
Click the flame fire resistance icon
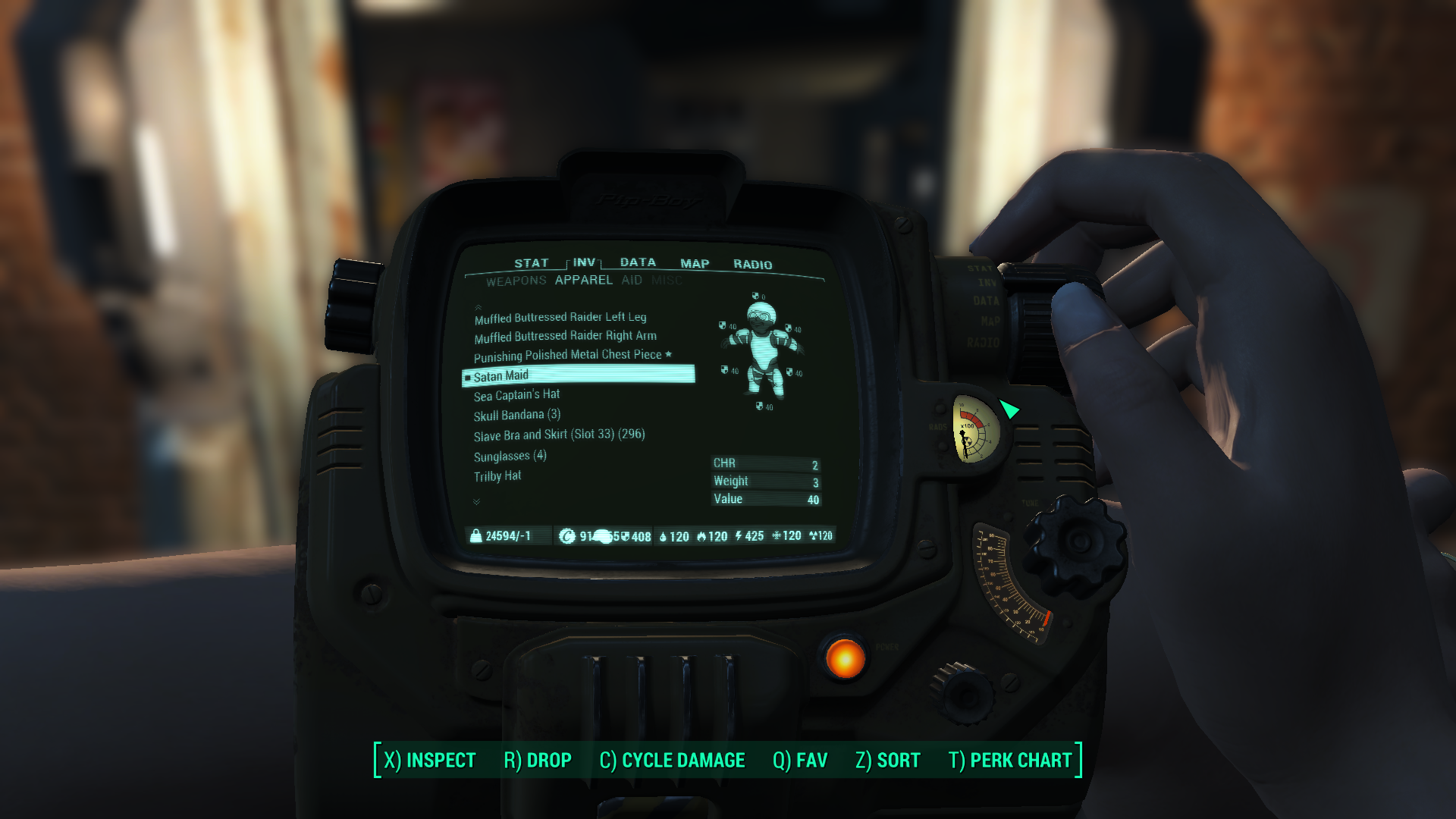(701, 535)
